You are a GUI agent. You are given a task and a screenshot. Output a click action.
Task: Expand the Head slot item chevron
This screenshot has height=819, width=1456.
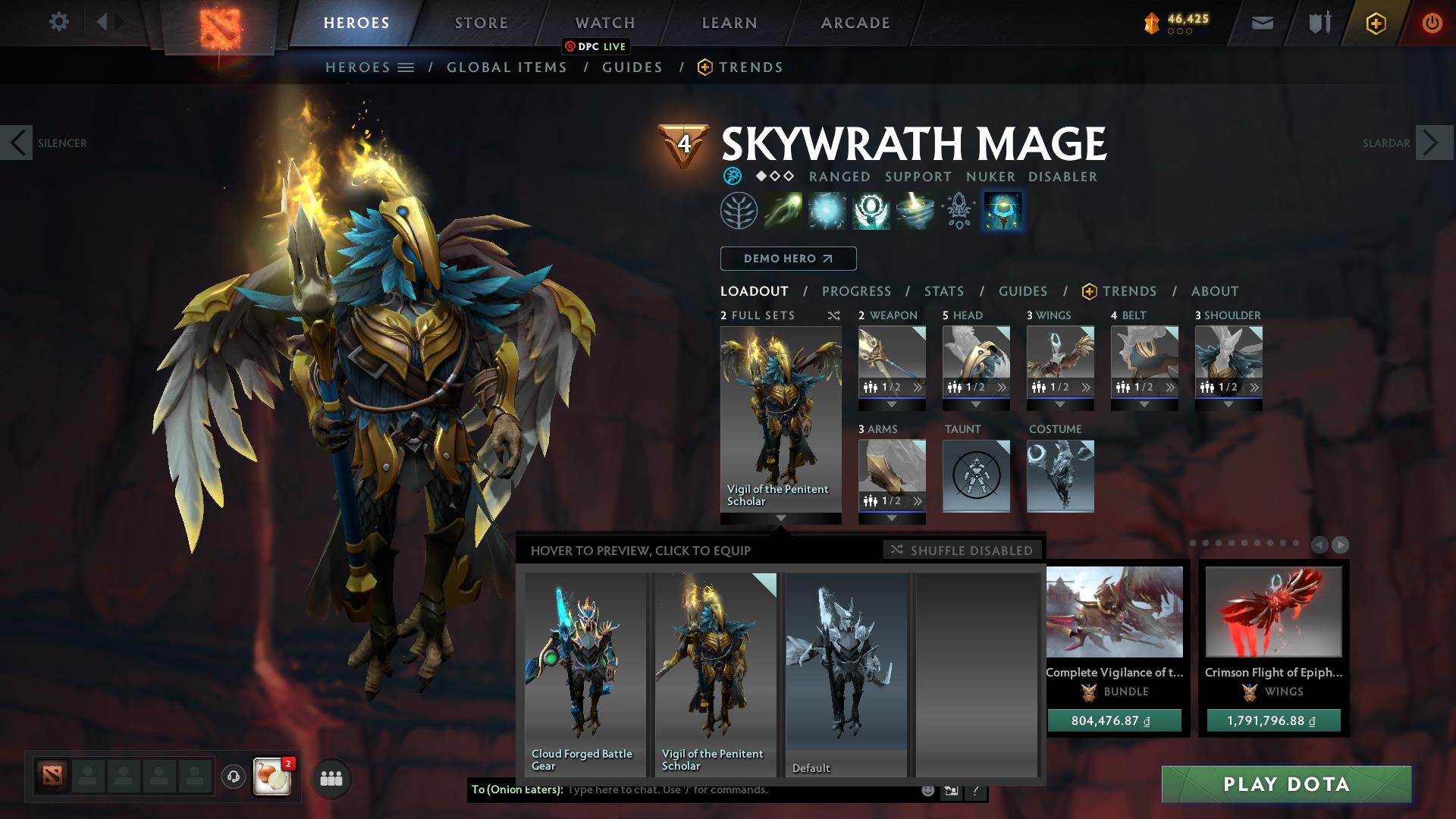point(1003,387)
